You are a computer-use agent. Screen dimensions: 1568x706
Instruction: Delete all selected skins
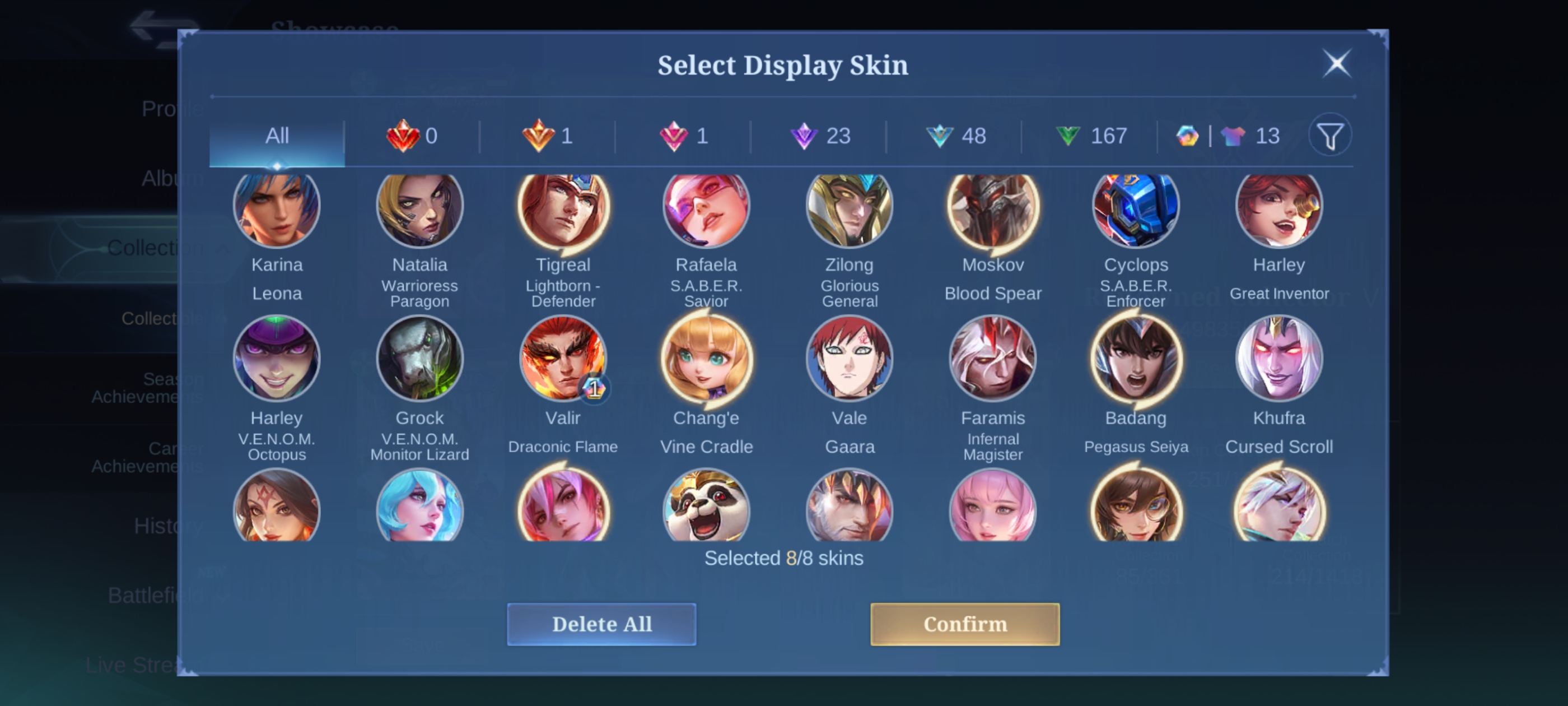[601, 624]
